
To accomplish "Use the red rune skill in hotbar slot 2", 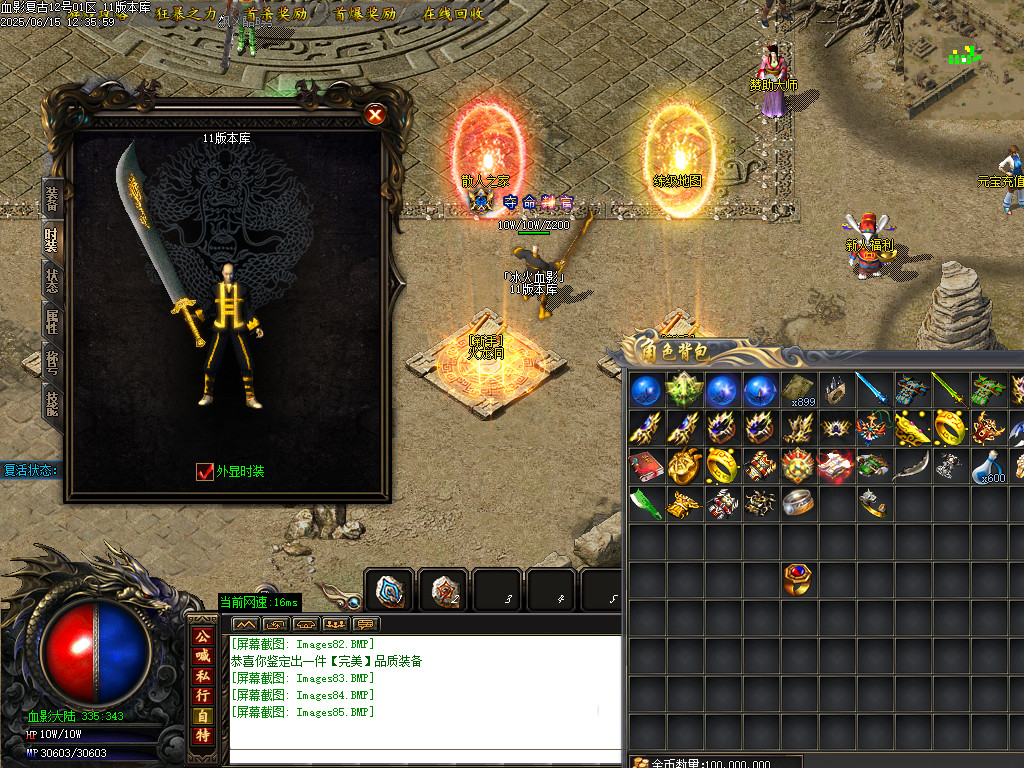I will click(x=443, y=590).
